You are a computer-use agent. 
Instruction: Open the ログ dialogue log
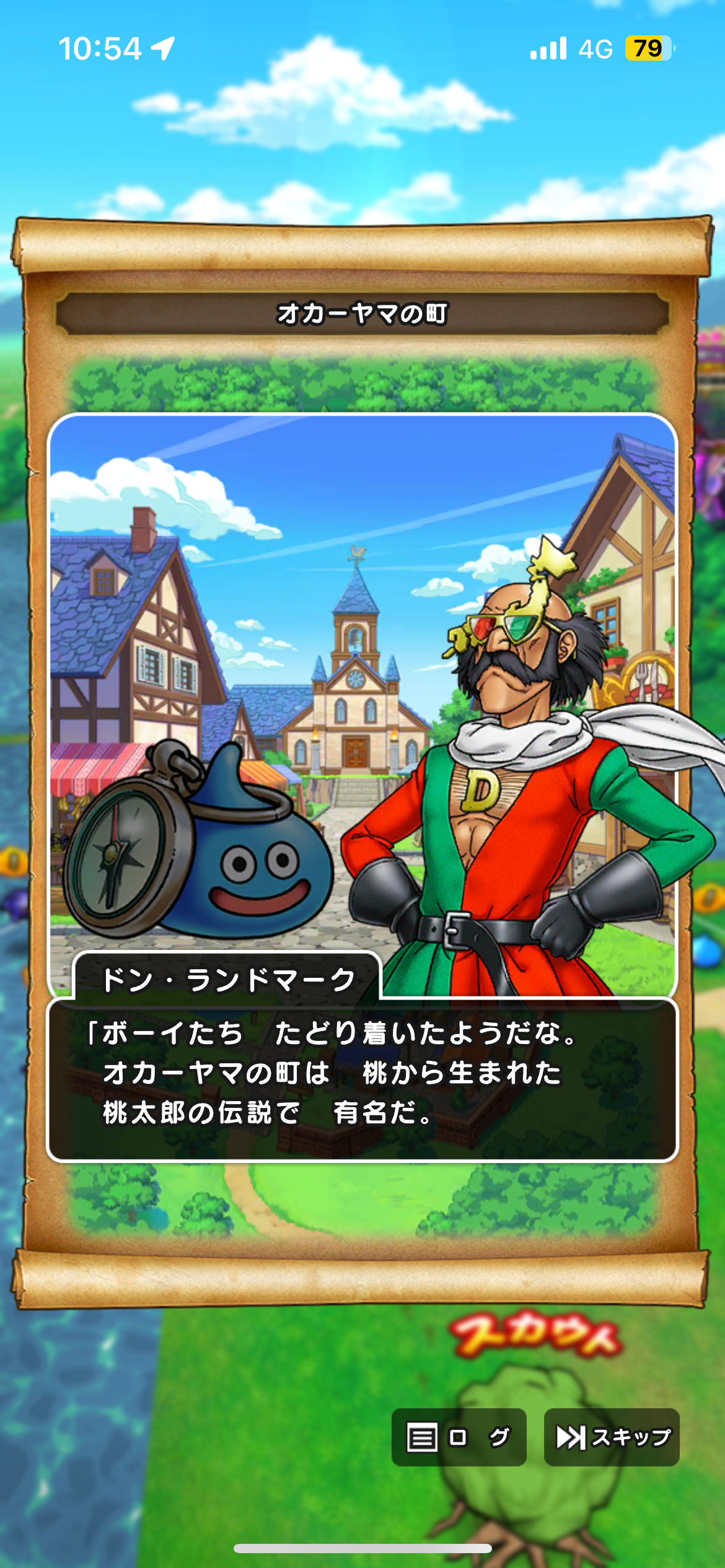tap(459, 1437)
